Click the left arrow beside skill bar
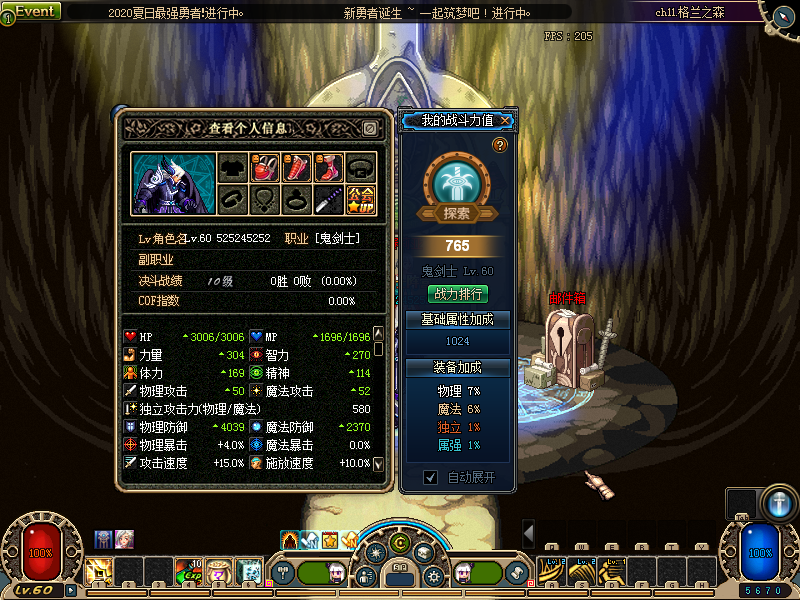 (x=528, y=532)
